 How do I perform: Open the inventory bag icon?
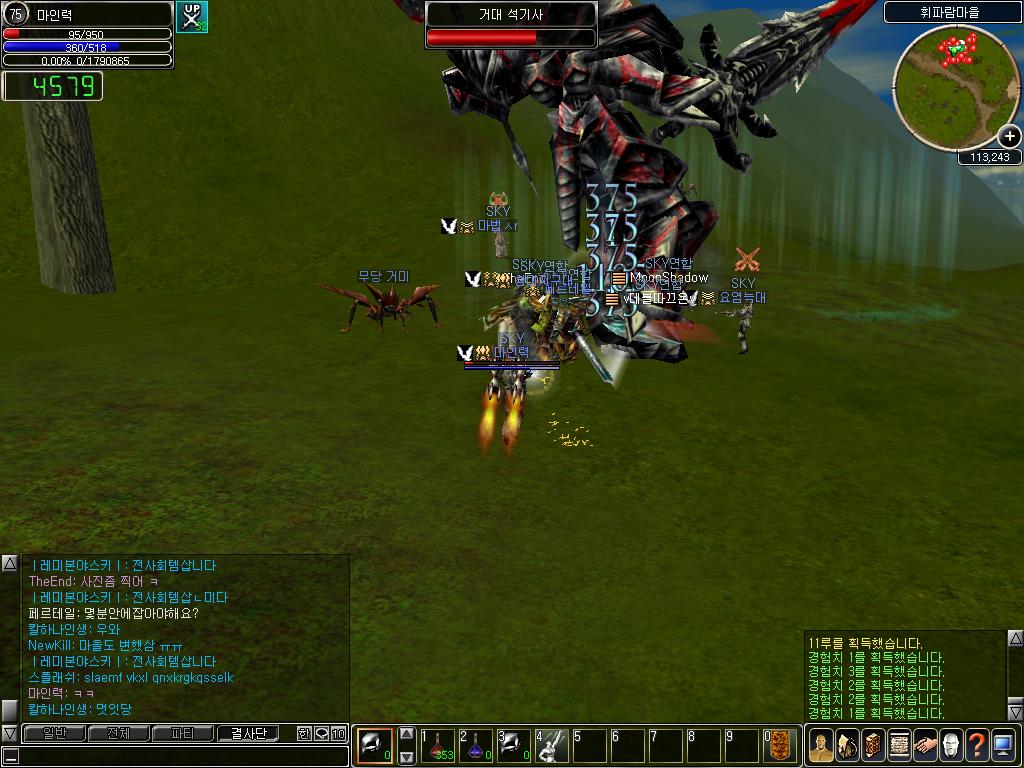(x=847, y=745)
